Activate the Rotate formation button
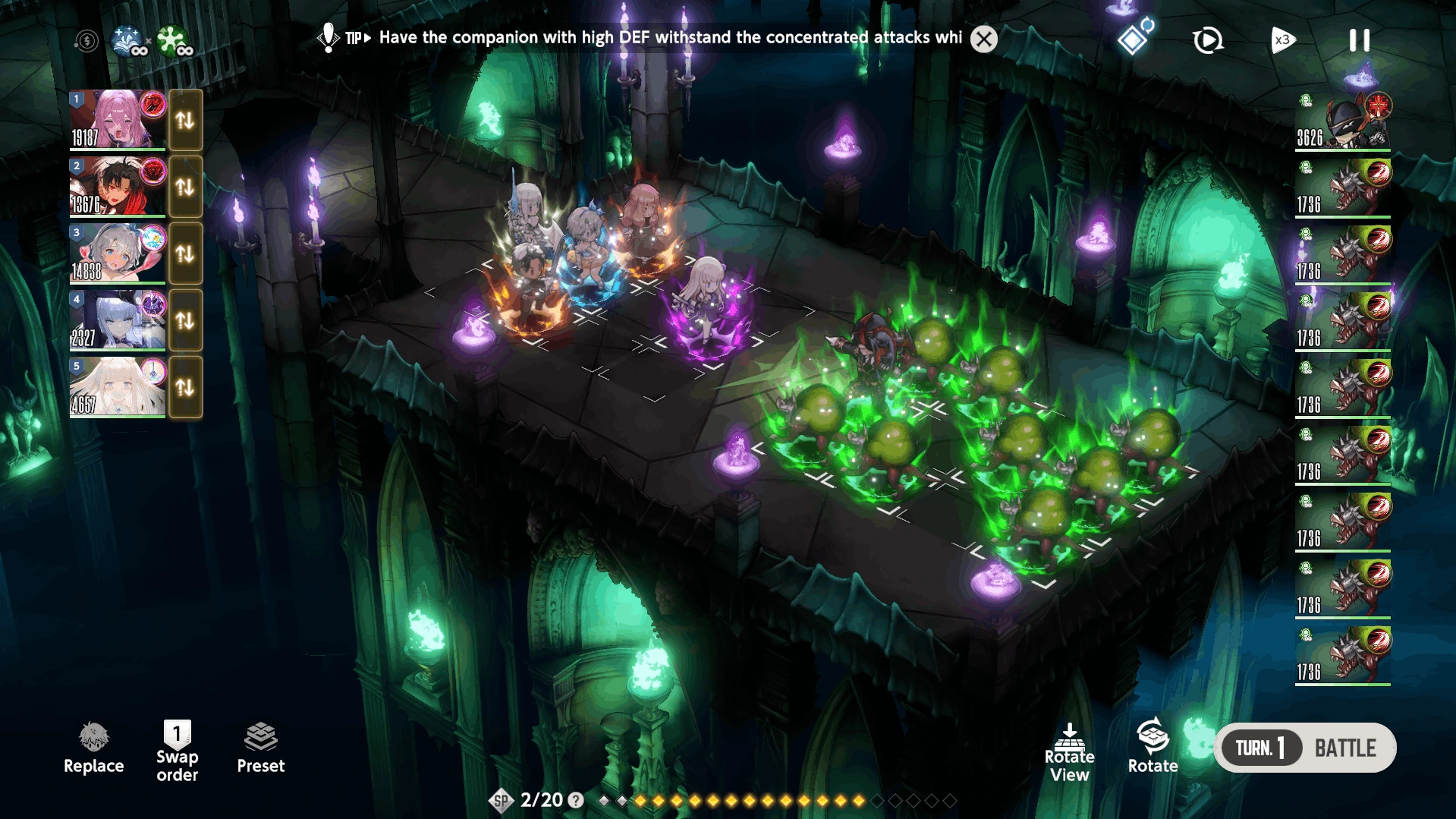This screenshot has height=819, width=1456. tap(1152, 747)
